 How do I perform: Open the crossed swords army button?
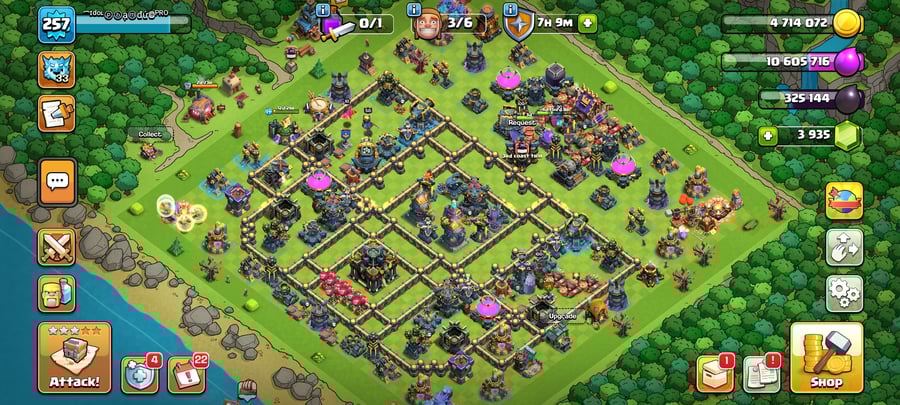click(x=57, y=246)
